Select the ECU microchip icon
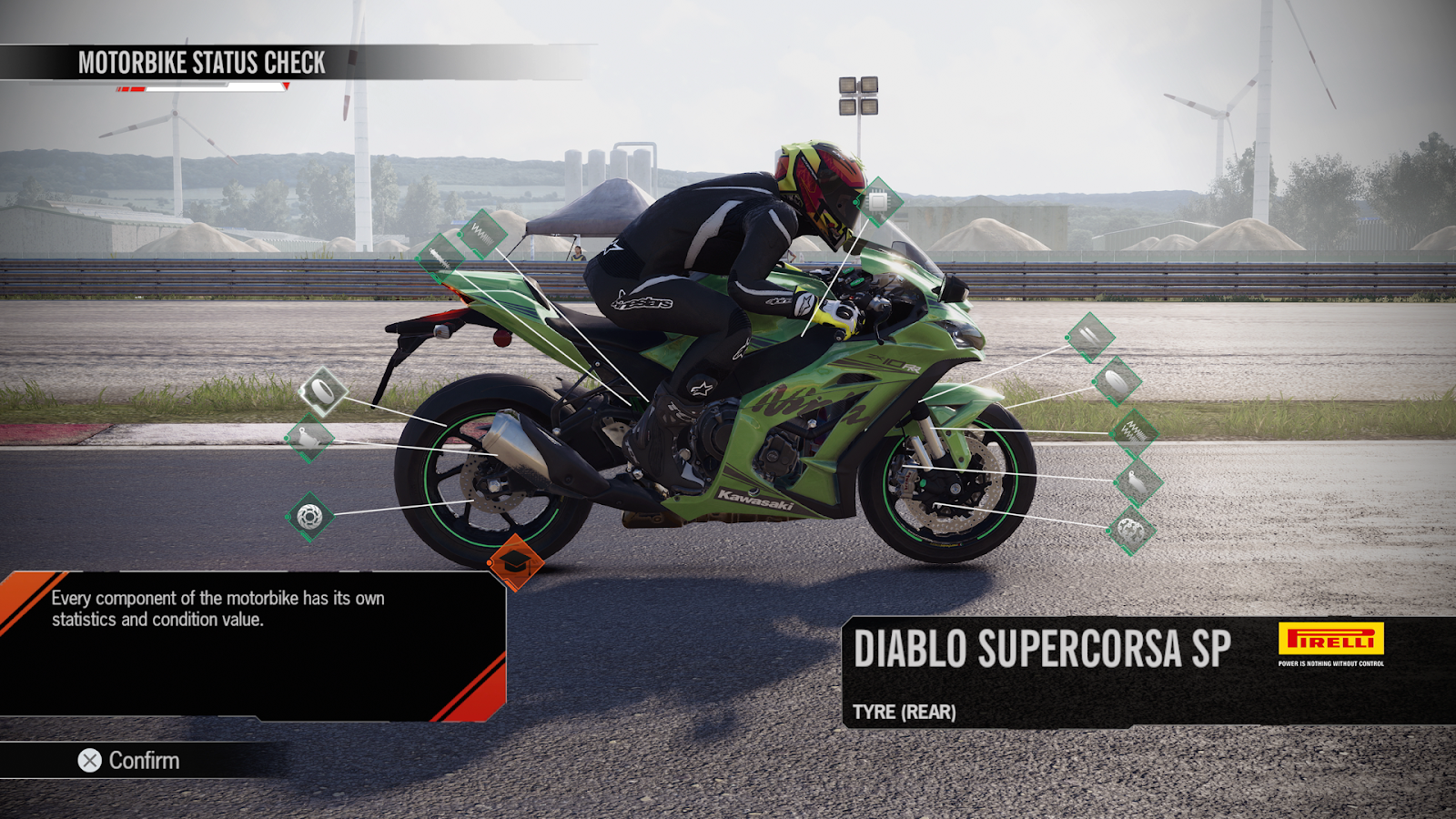1456x819 pixels. [x=878, y=202]
